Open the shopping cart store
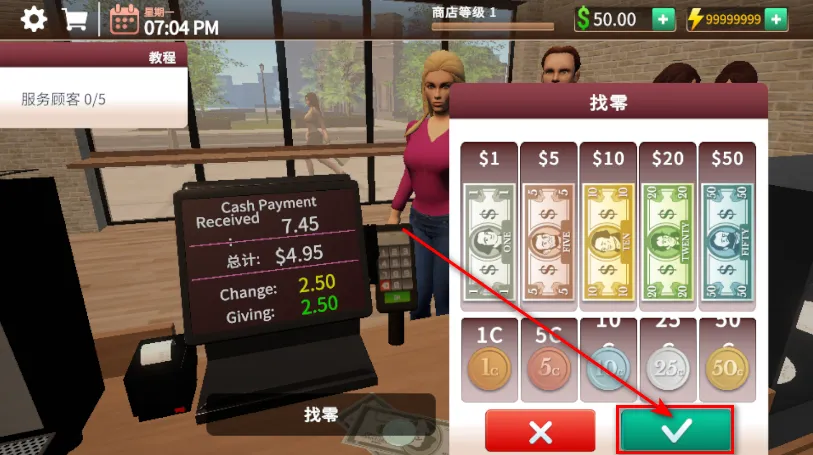 pyautogui.click(x=74, y=19)
